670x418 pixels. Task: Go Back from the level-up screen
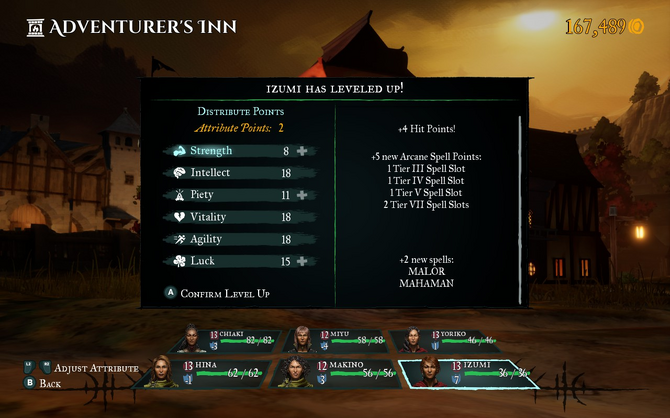(x=45, y=383)
